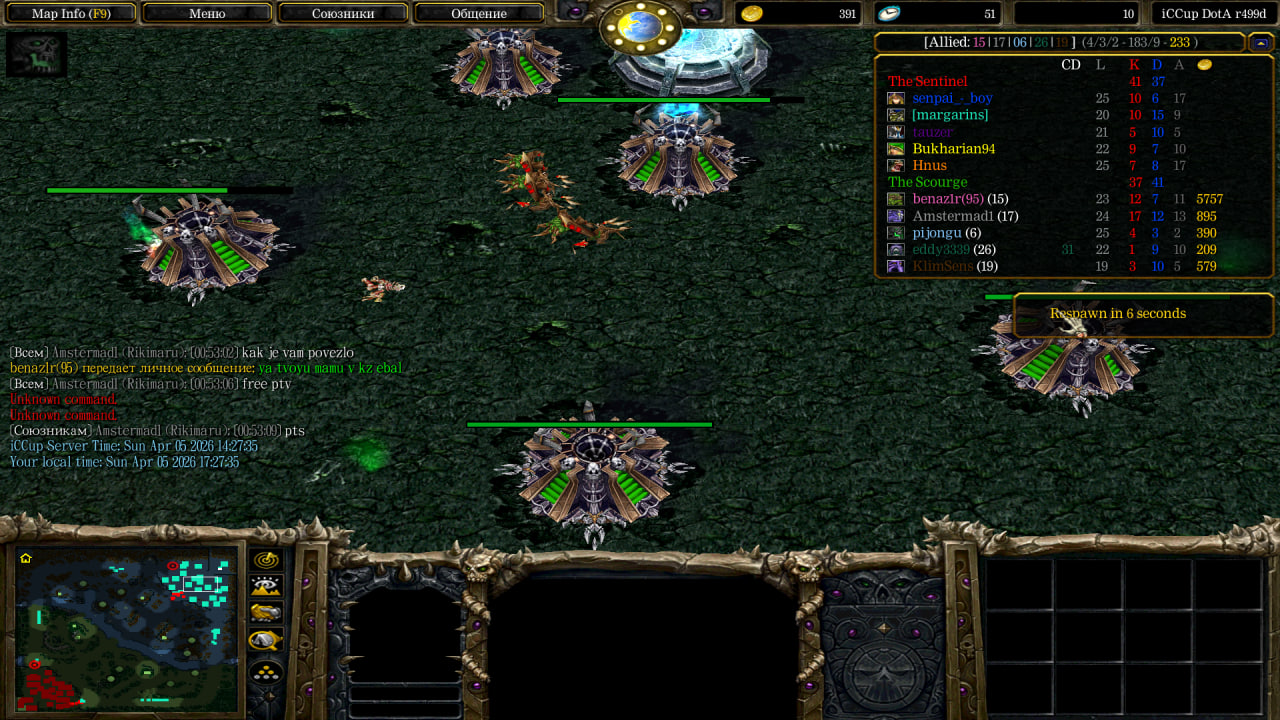Select Bukharian94 row in the scoreboard
1280x720 pixels.
click(953, 149)
